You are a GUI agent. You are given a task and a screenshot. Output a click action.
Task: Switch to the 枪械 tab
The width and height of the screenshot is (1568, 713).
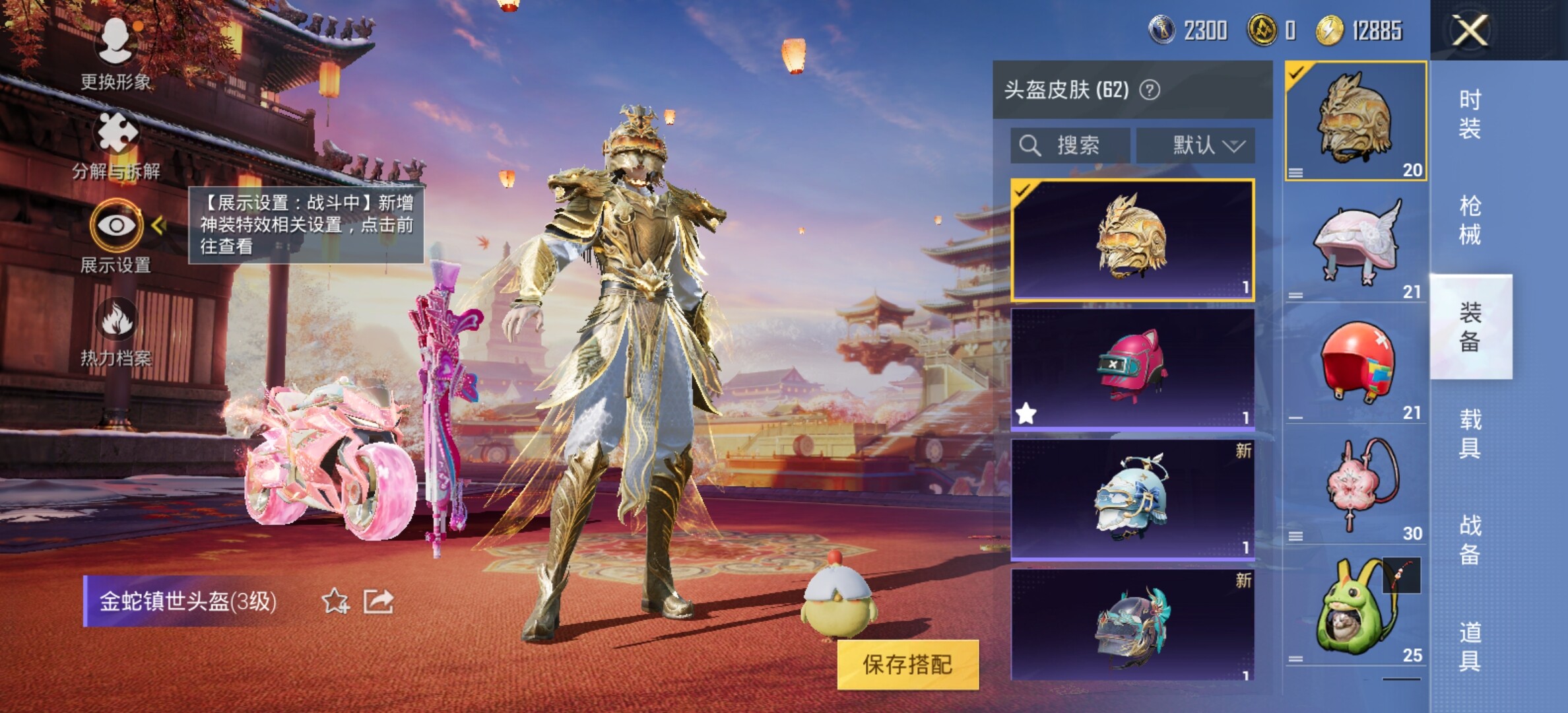1470,220
